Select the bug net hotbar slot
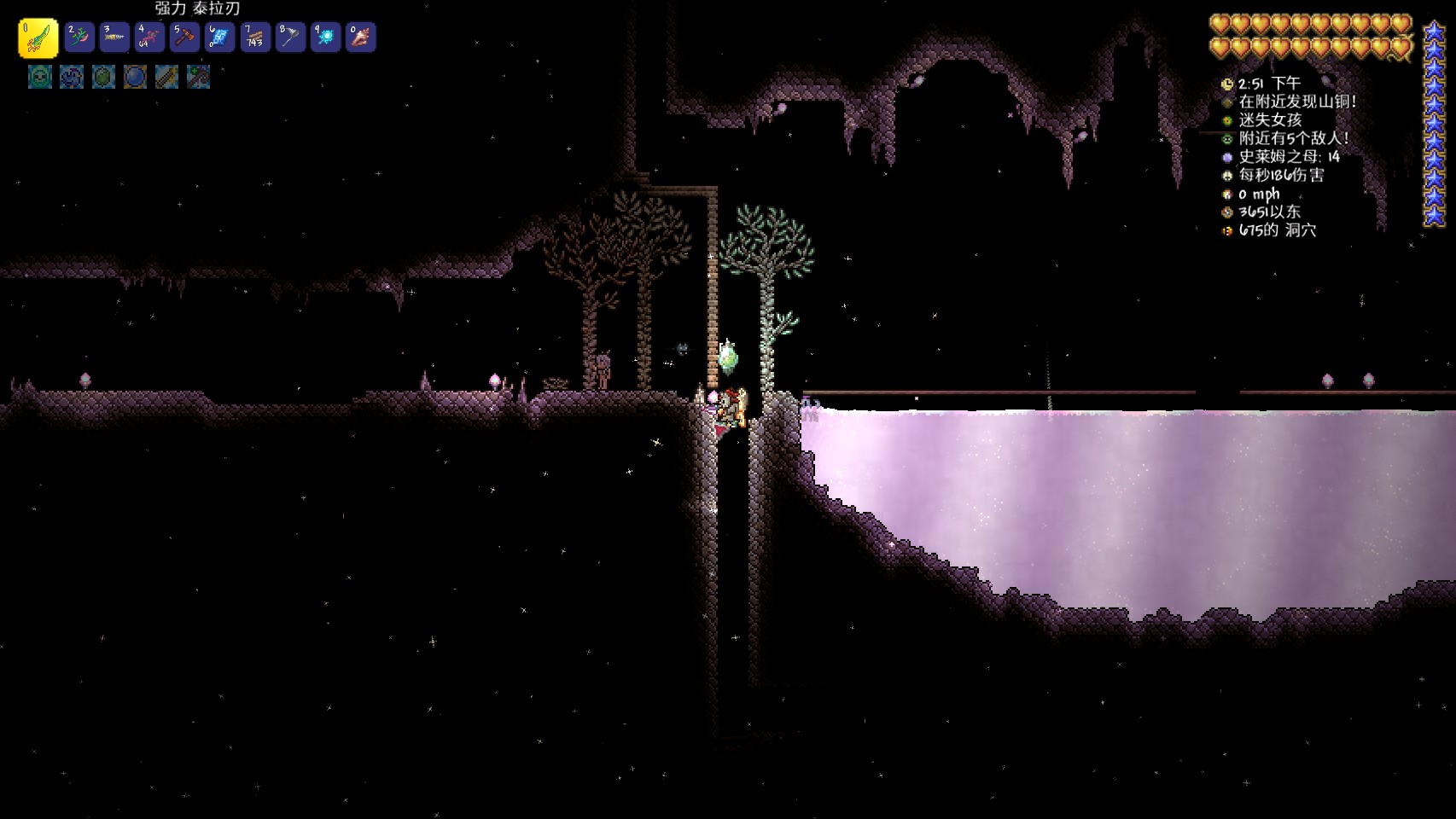1456x819 pixels. pyautogui.click(x=290, y=38)
